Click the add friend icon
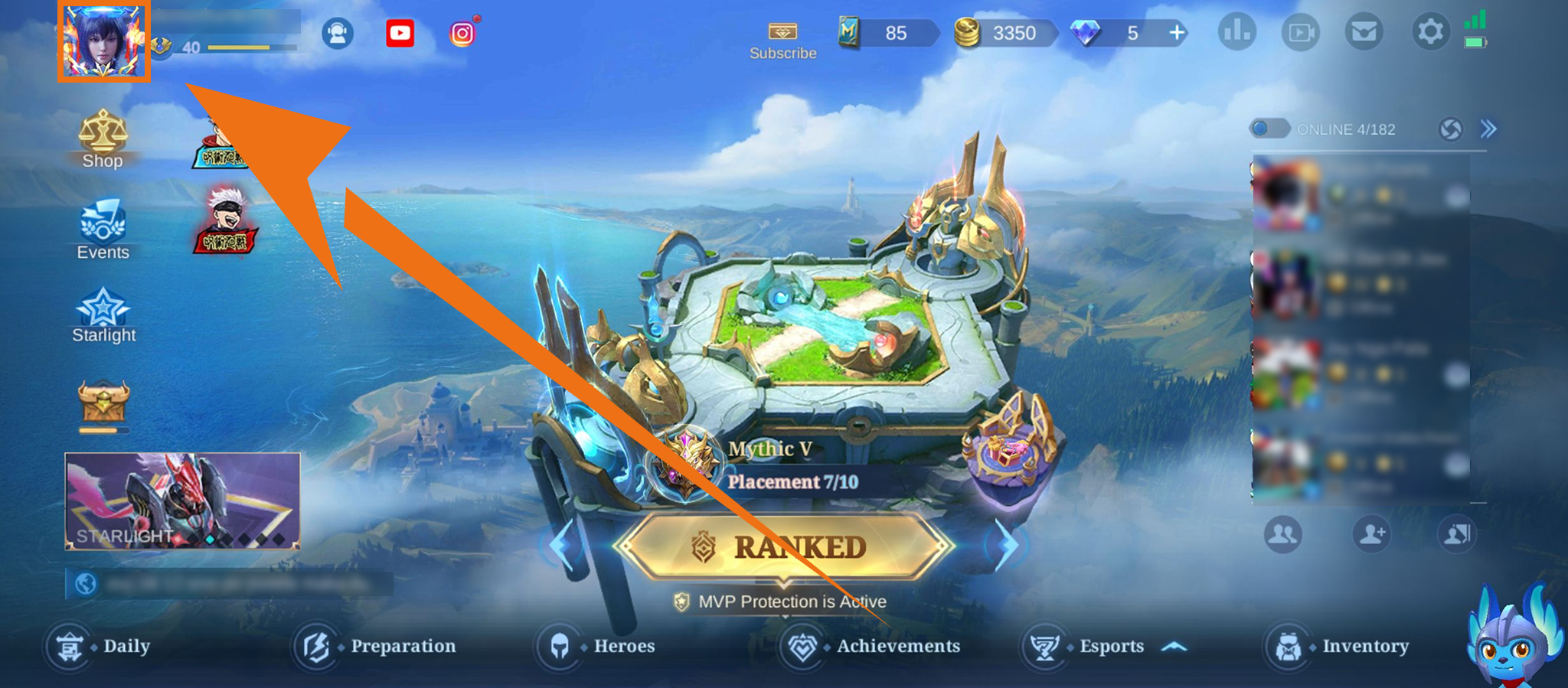 1371,533
